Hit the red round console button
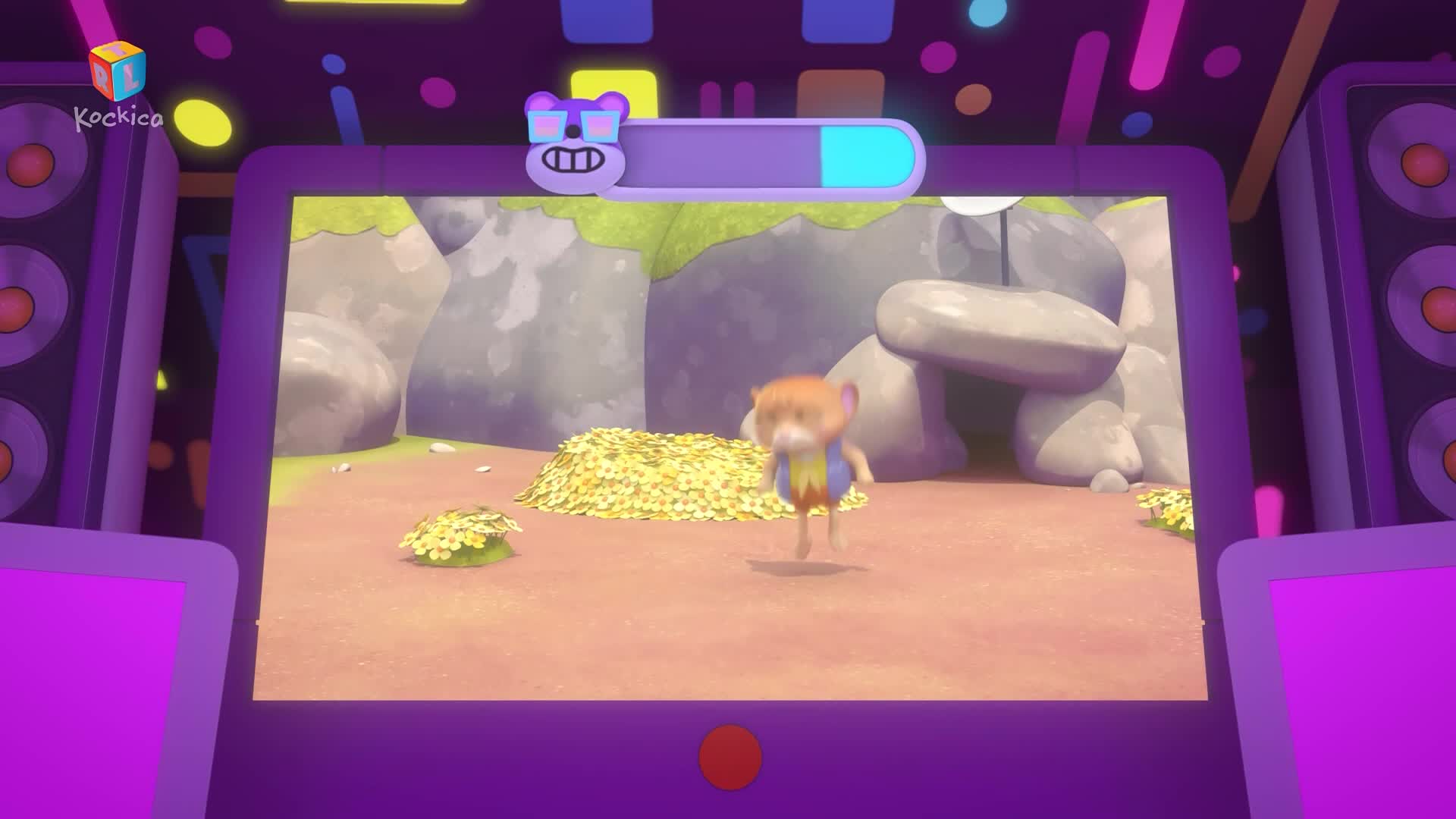The width and height of the screenshot is (1456, 819). click(x=730, y=757)
